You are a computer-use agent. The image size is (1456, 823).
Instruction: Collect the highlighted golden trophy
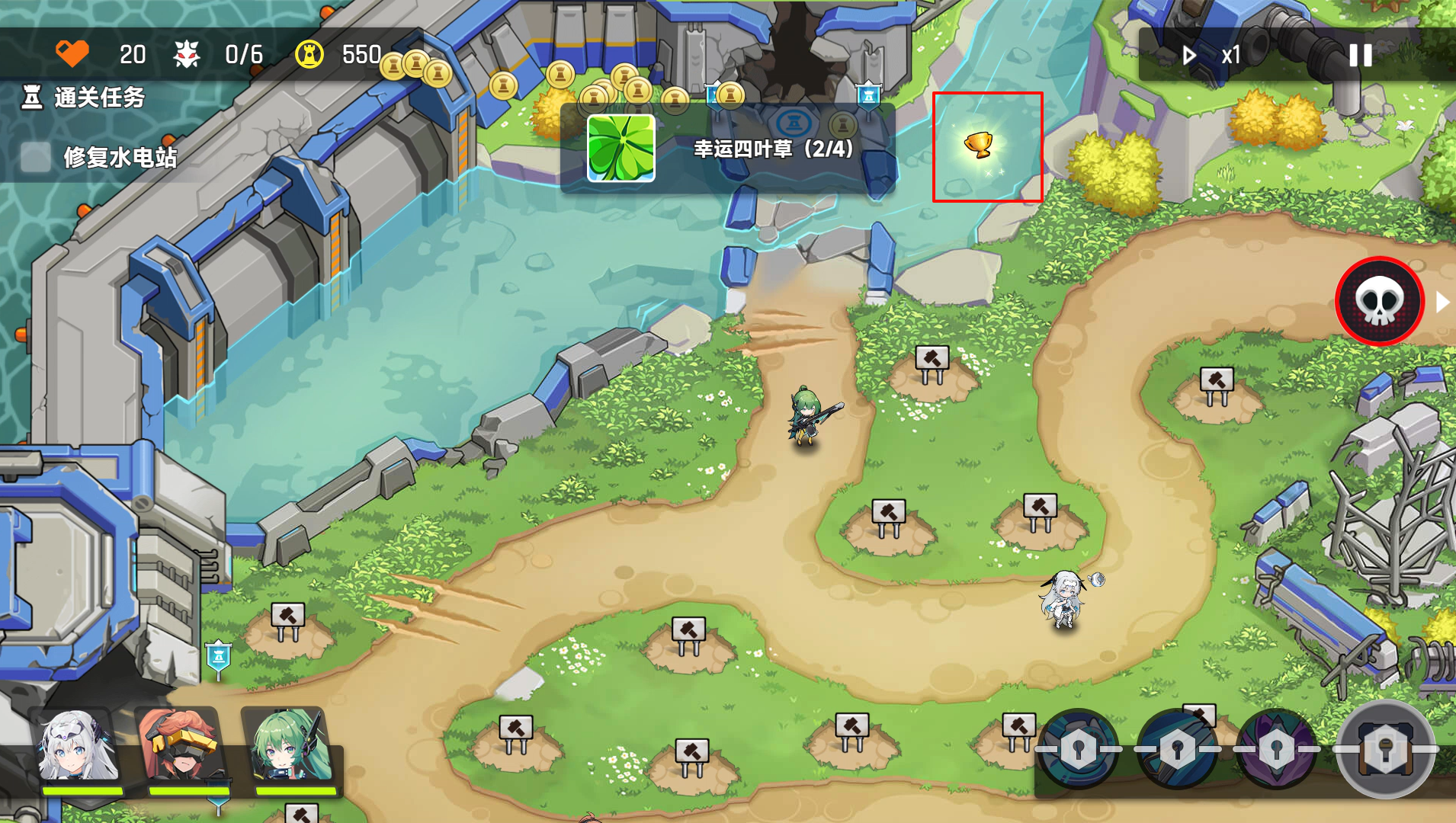pos(980,144)
